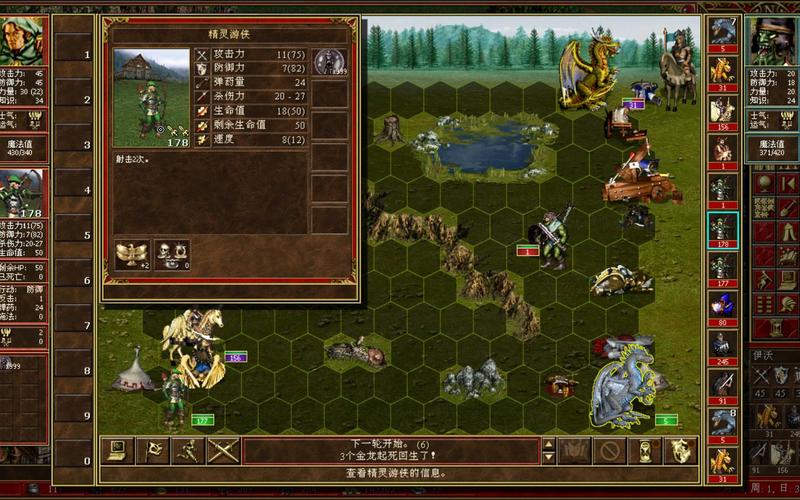Pick the 245-count unit portrait in queue
Viewport: 800px width, 500px height.
click(x=722, y=346)
